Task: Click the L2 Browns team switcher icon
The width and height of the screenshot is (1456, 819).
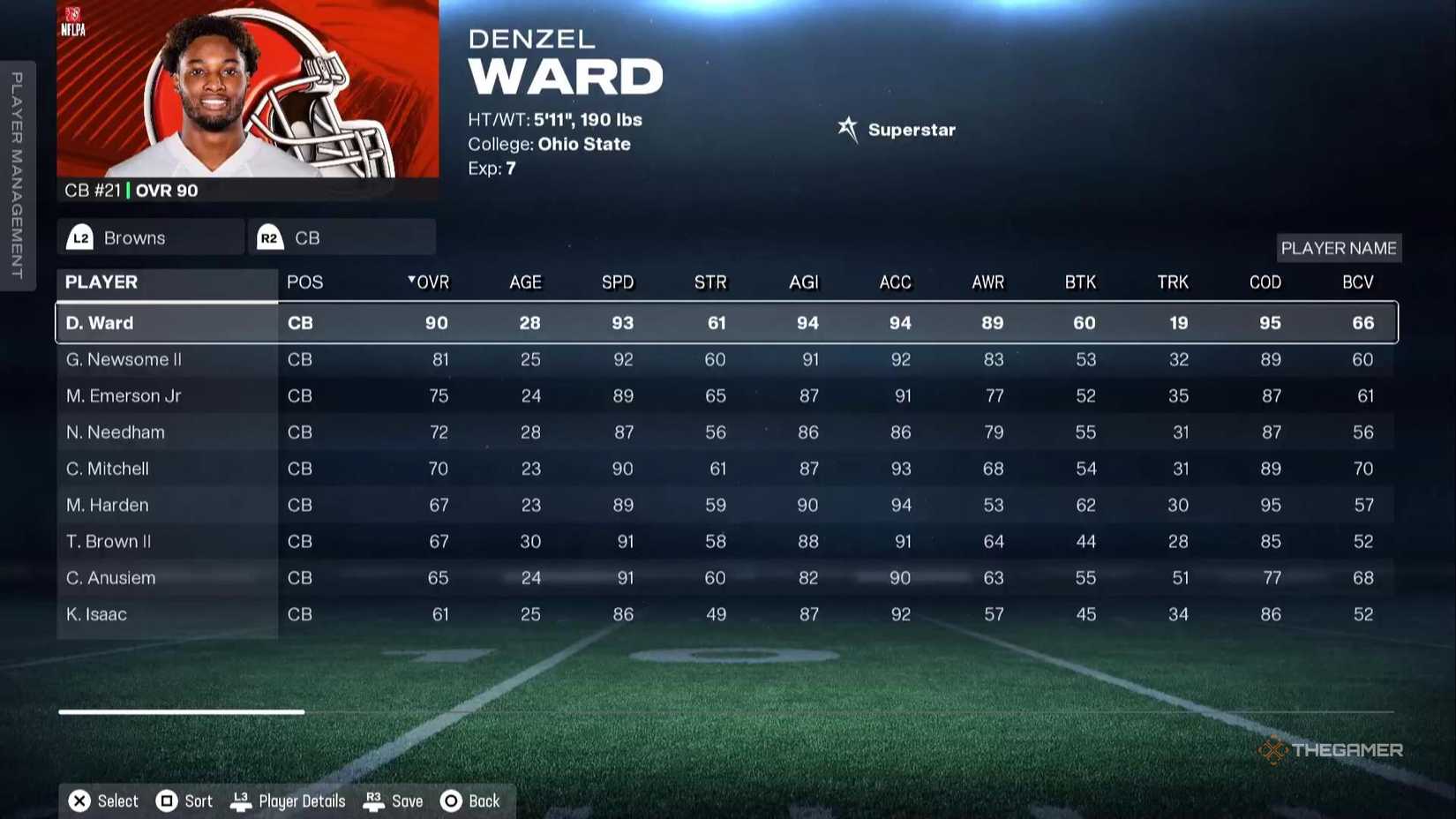Action: 80,237
